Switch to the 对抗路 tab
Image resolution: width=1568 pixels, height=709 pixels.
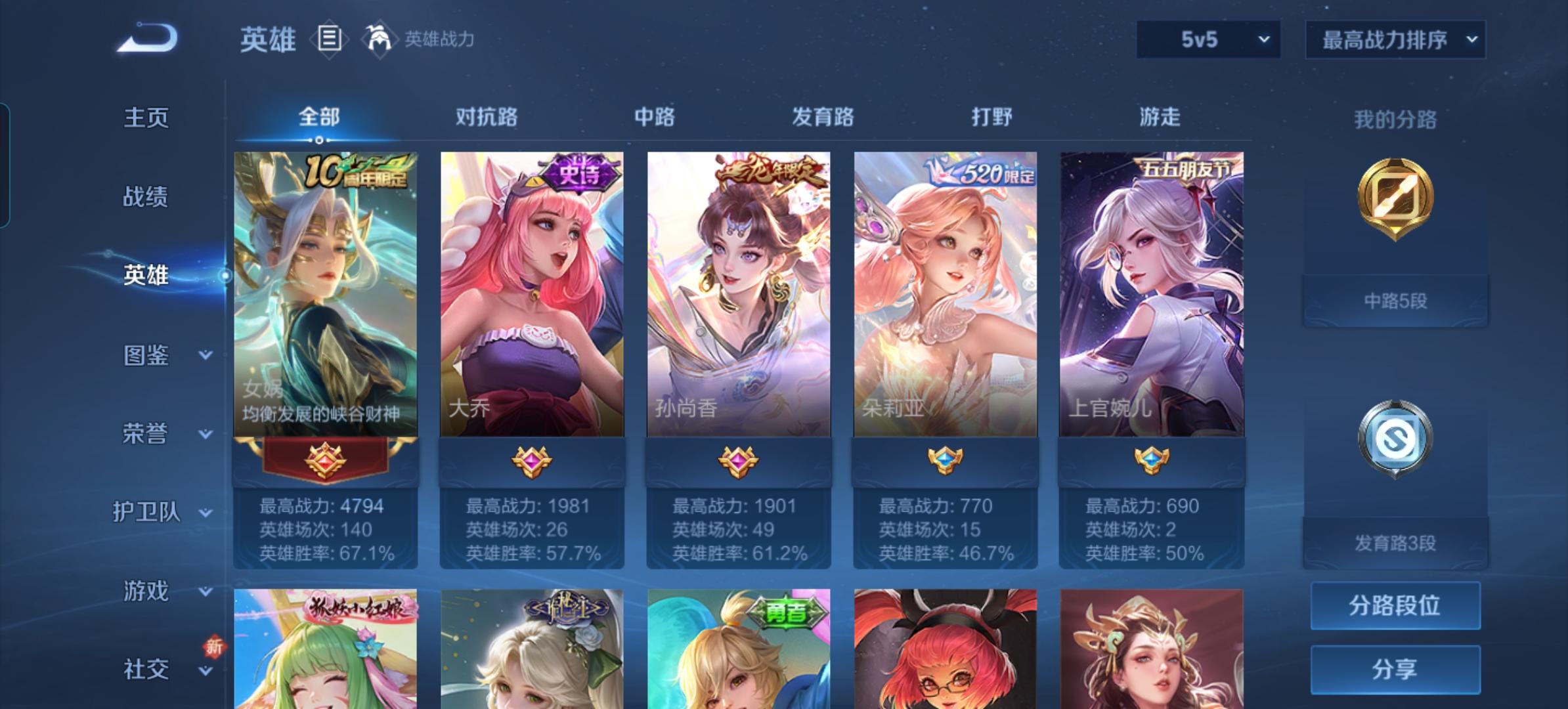point(484,117)
